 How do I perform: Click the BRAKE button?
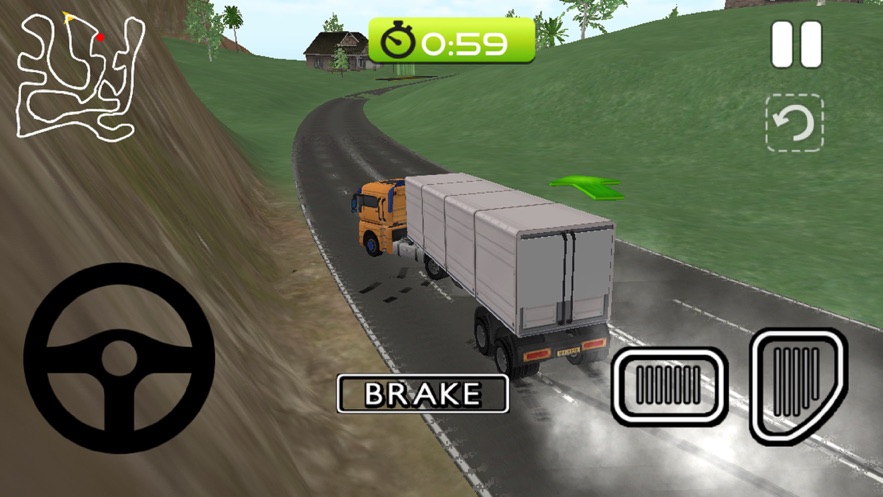[x=423, y=393]
